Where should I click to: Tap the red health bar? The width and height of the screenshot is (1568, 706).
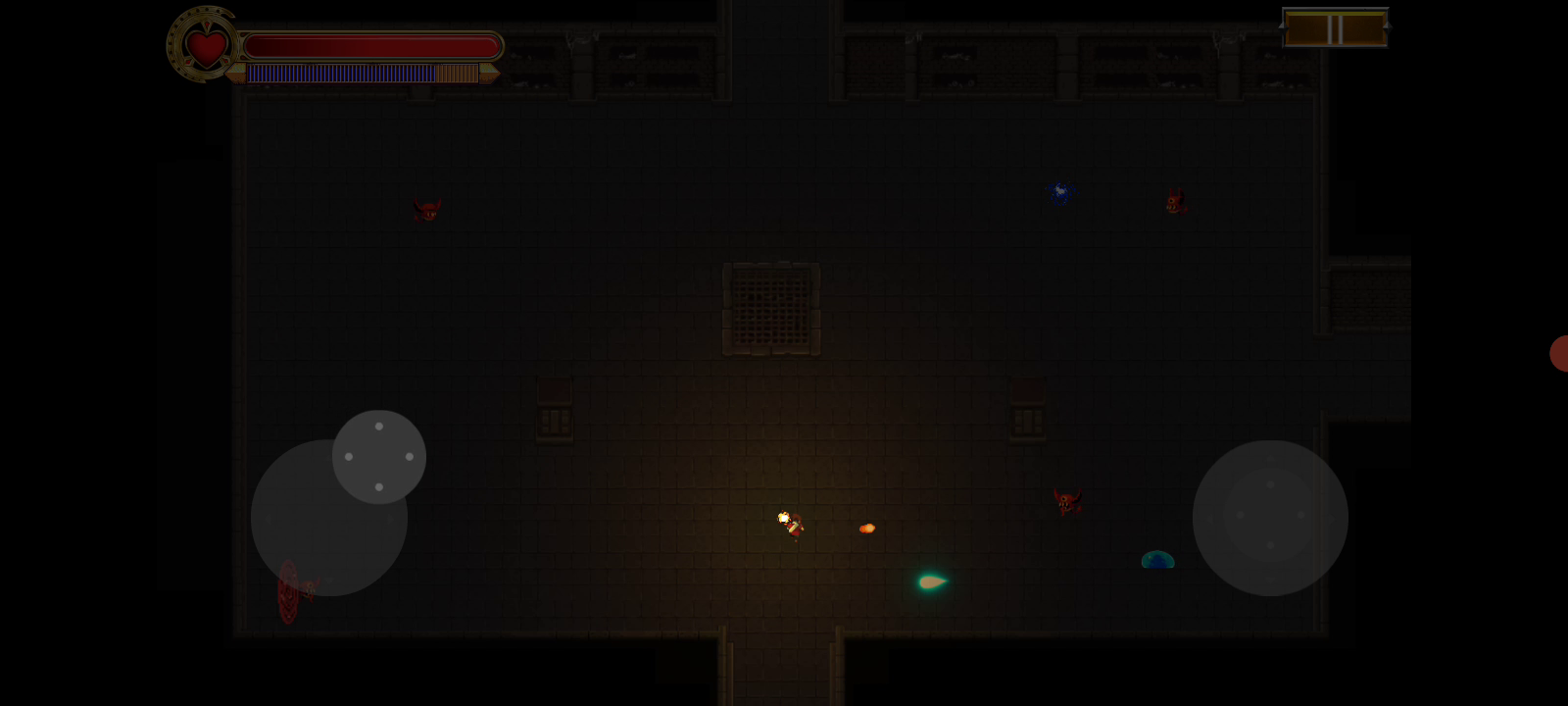tap(372, 44)
